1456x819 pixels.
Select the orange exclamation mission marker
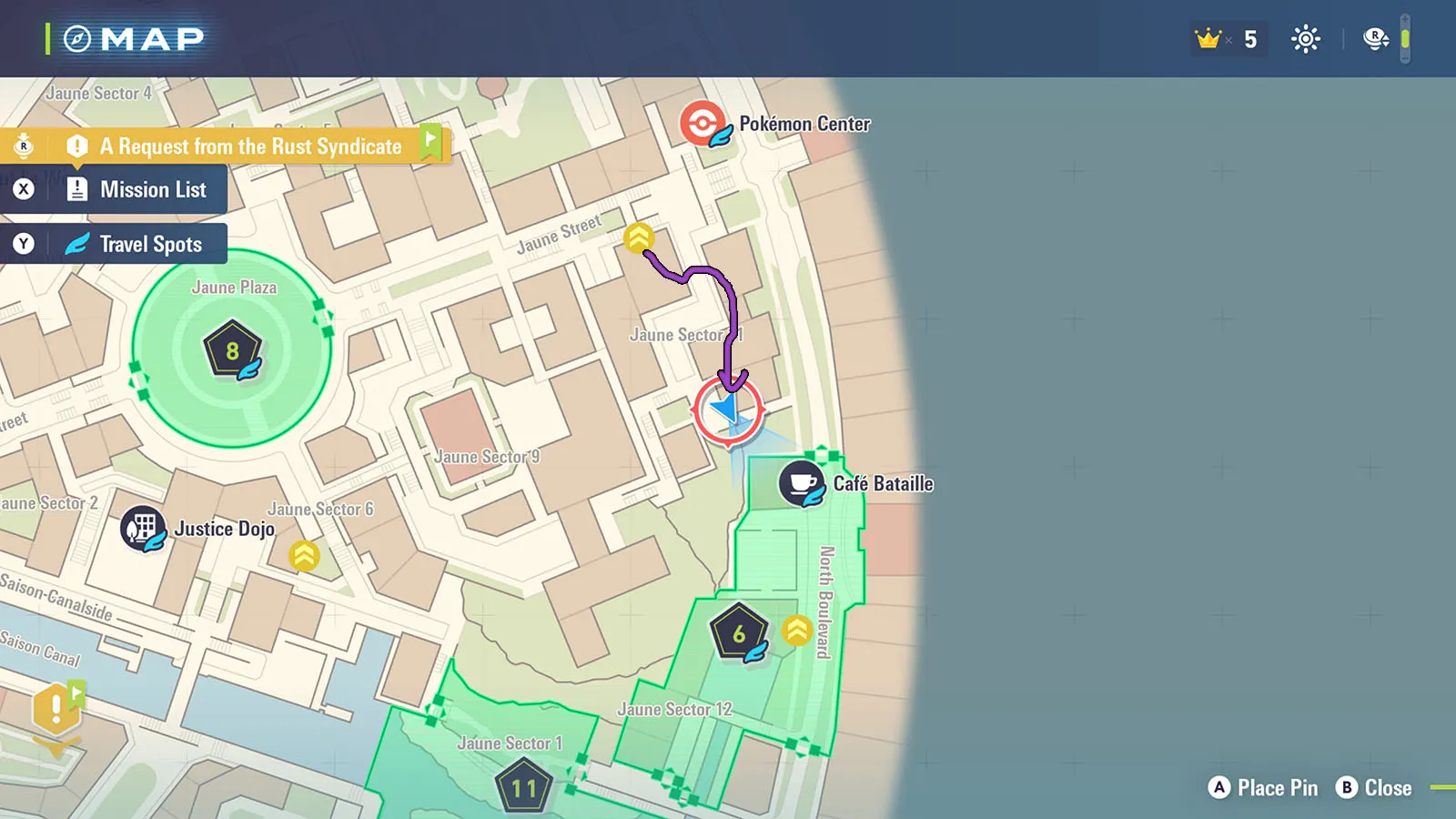56,710
